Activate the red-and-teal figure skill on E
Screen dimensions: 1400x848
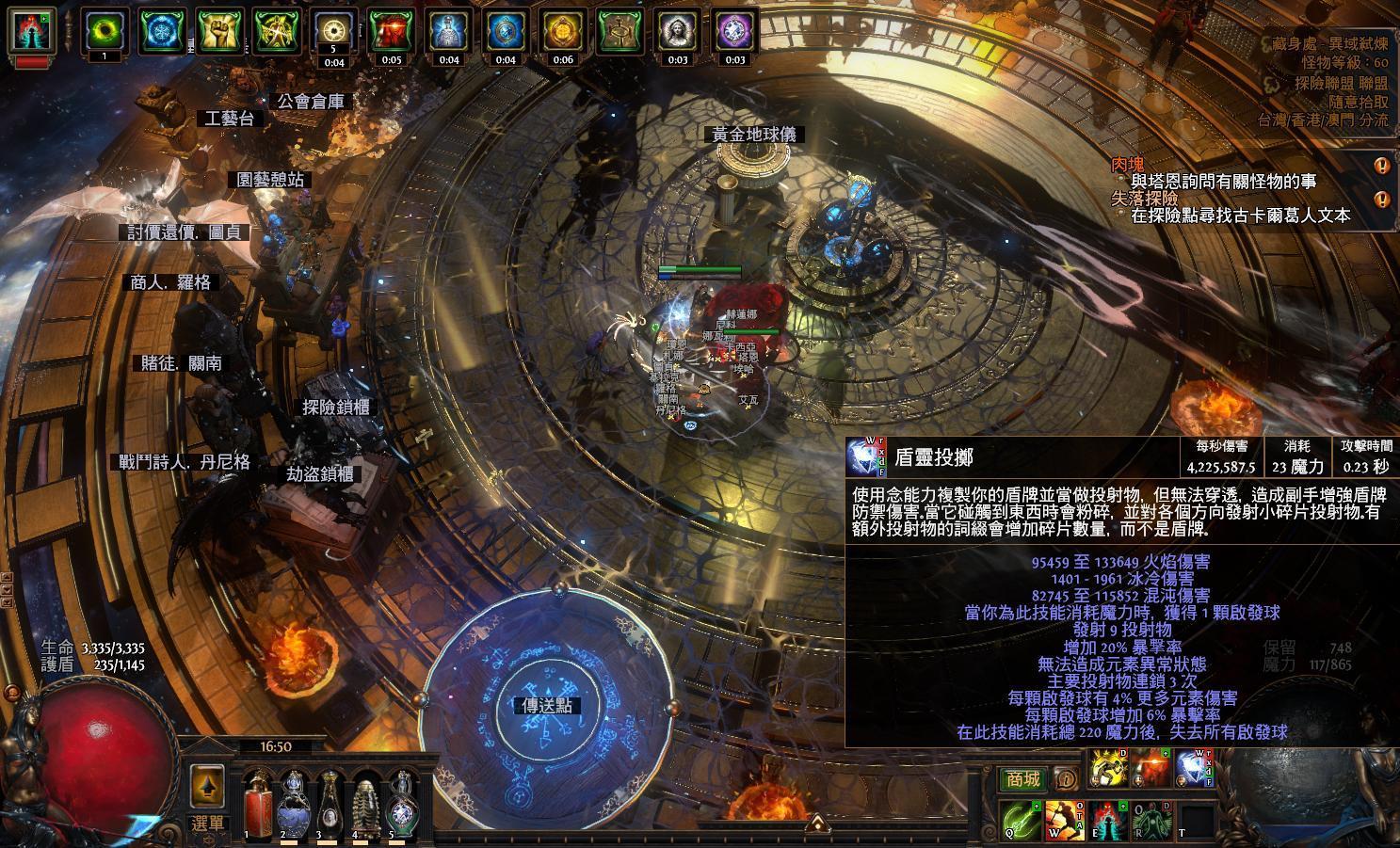coord(1107,821)
